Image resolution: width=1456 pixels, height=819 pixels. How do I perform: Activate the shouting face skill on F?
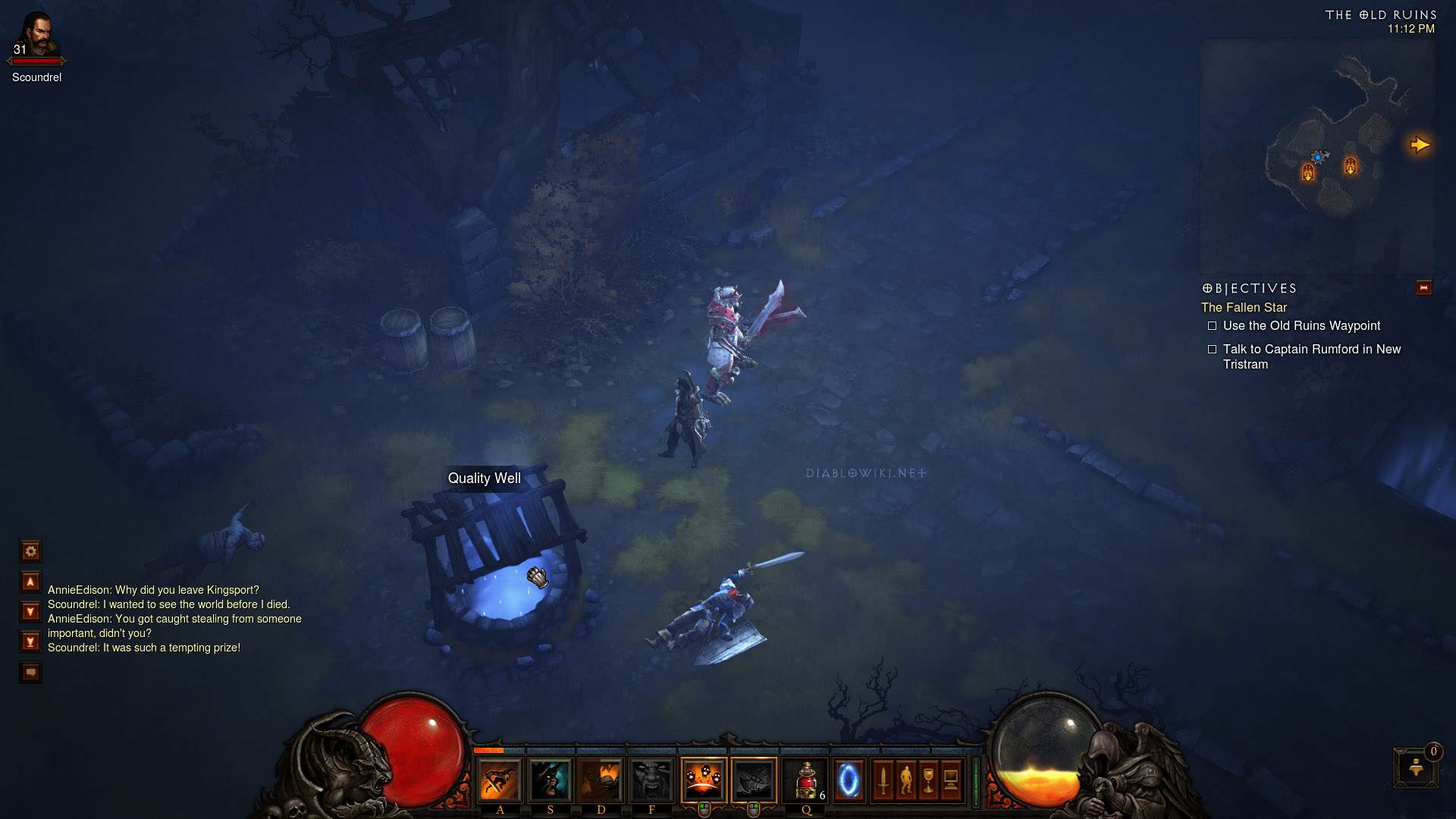coord(651,780)
